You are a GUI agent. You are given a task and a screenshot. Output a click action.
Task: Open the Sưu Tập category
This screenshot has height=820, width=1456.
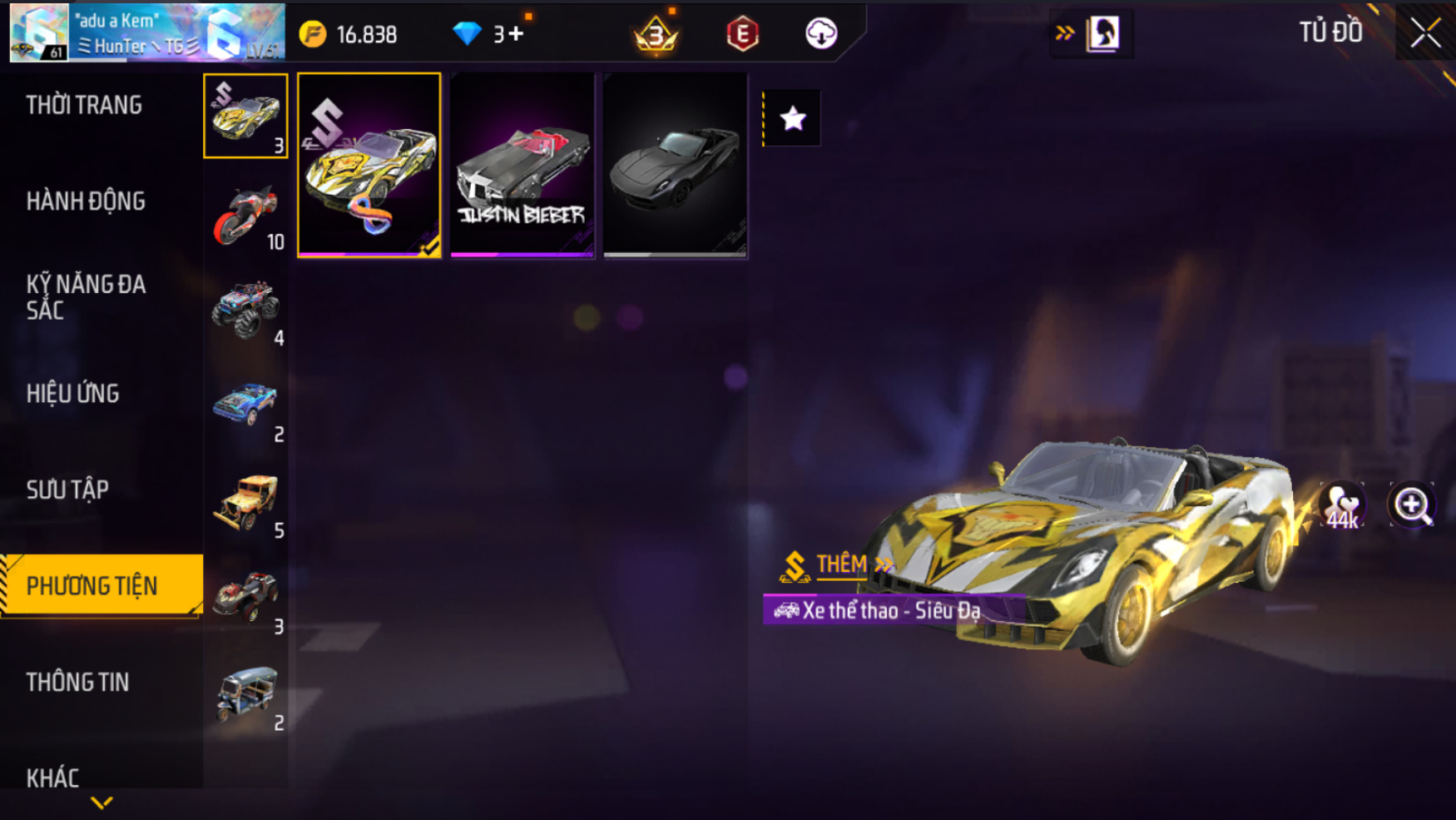point(67,490)
